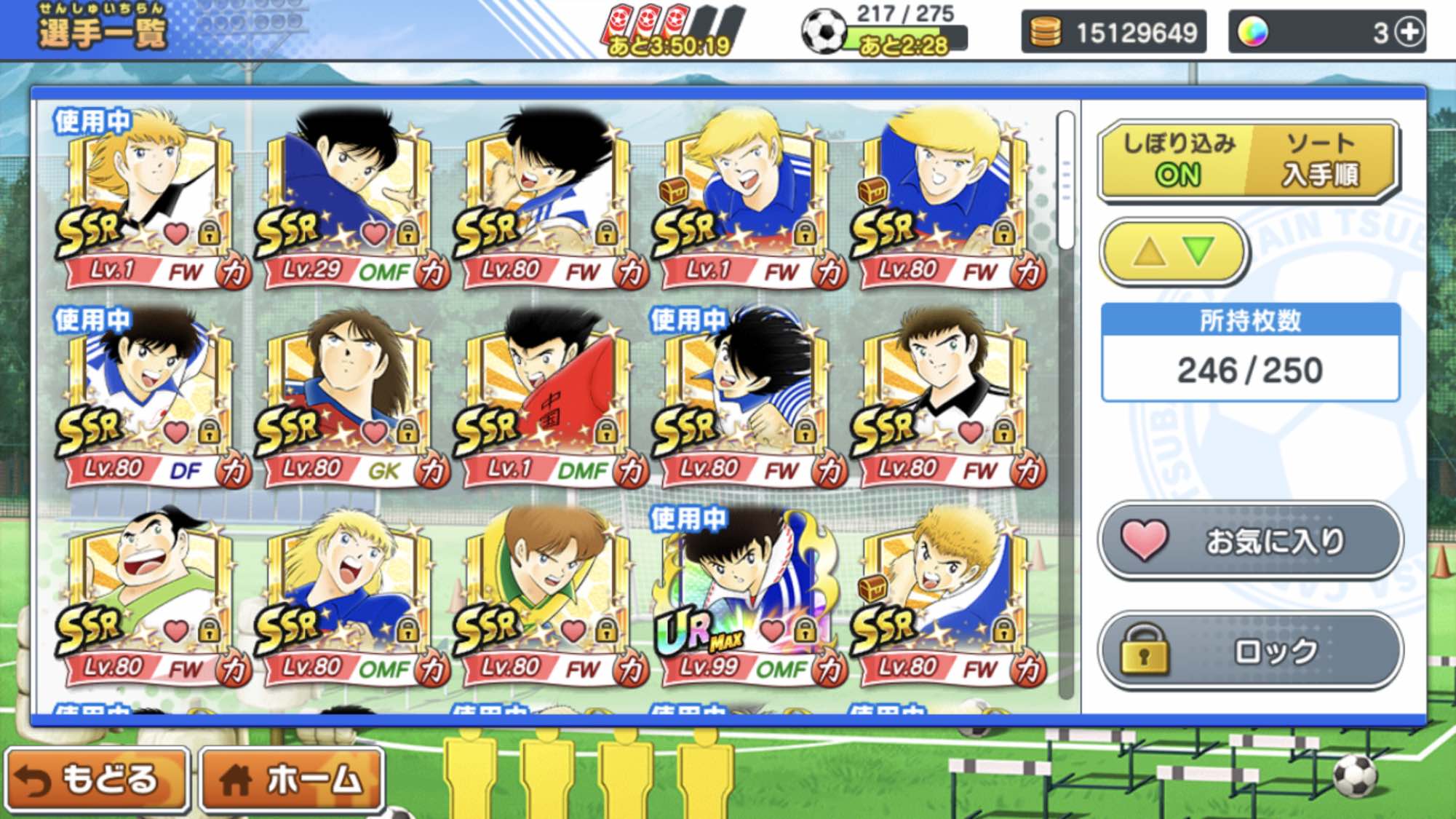Toggle ascending/descending arrow button
This screenshot has height=819, width=1456.
coord(1174,252)
